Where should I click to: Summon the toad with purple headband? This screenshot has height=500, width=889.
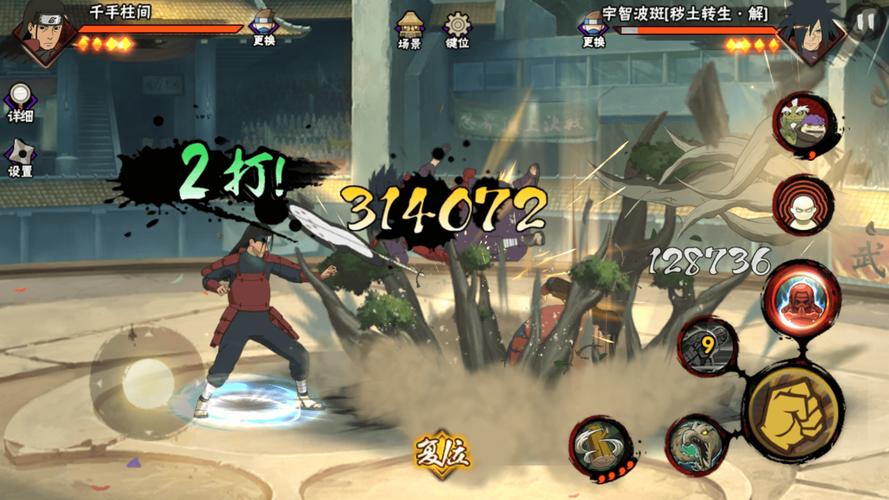(802, 122)
